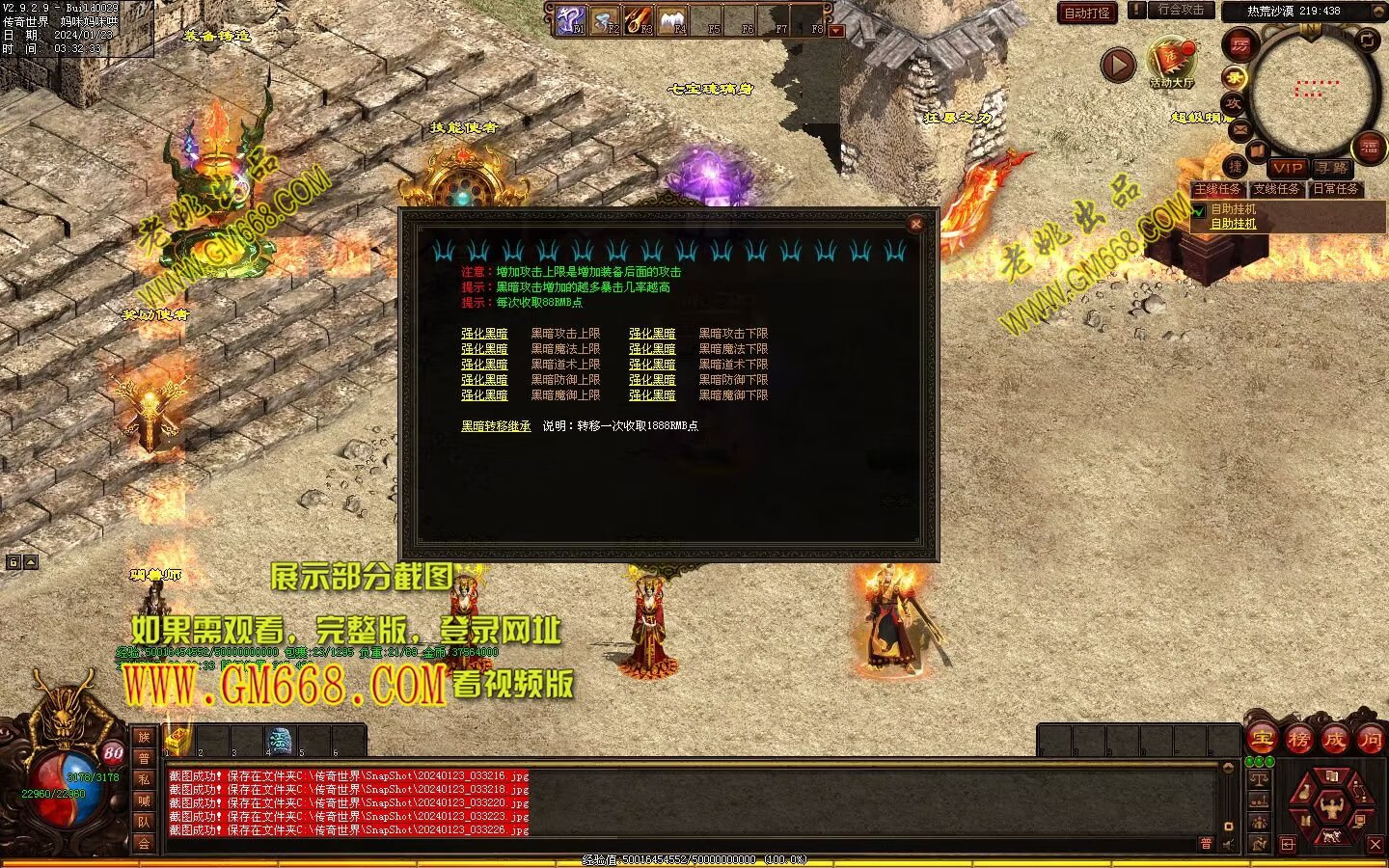Close the dark enhancement dialog

[915, 224]
